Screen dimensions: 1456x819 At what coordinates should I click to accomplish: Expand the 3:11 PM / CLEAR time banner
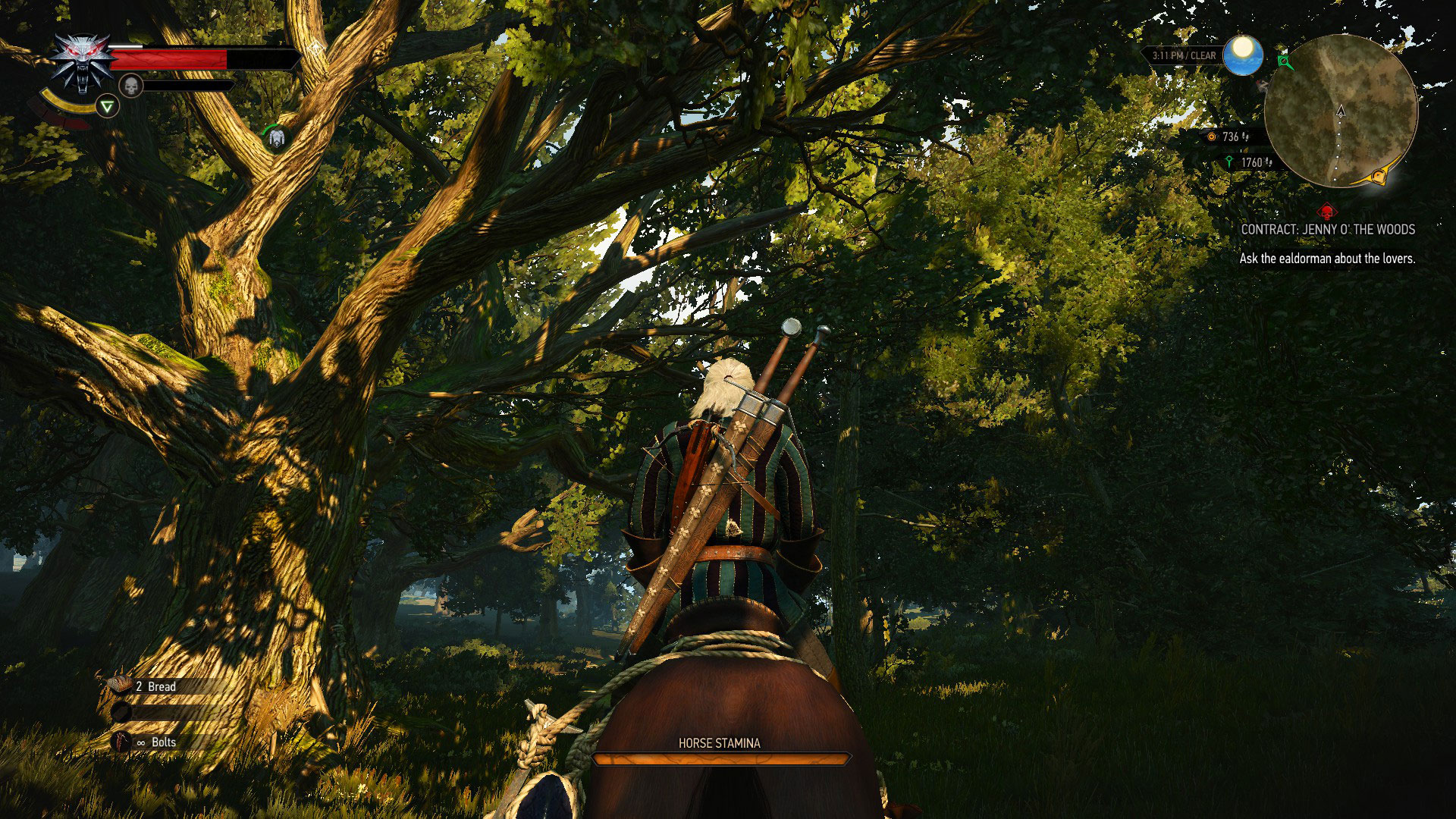coord(1184,55)
